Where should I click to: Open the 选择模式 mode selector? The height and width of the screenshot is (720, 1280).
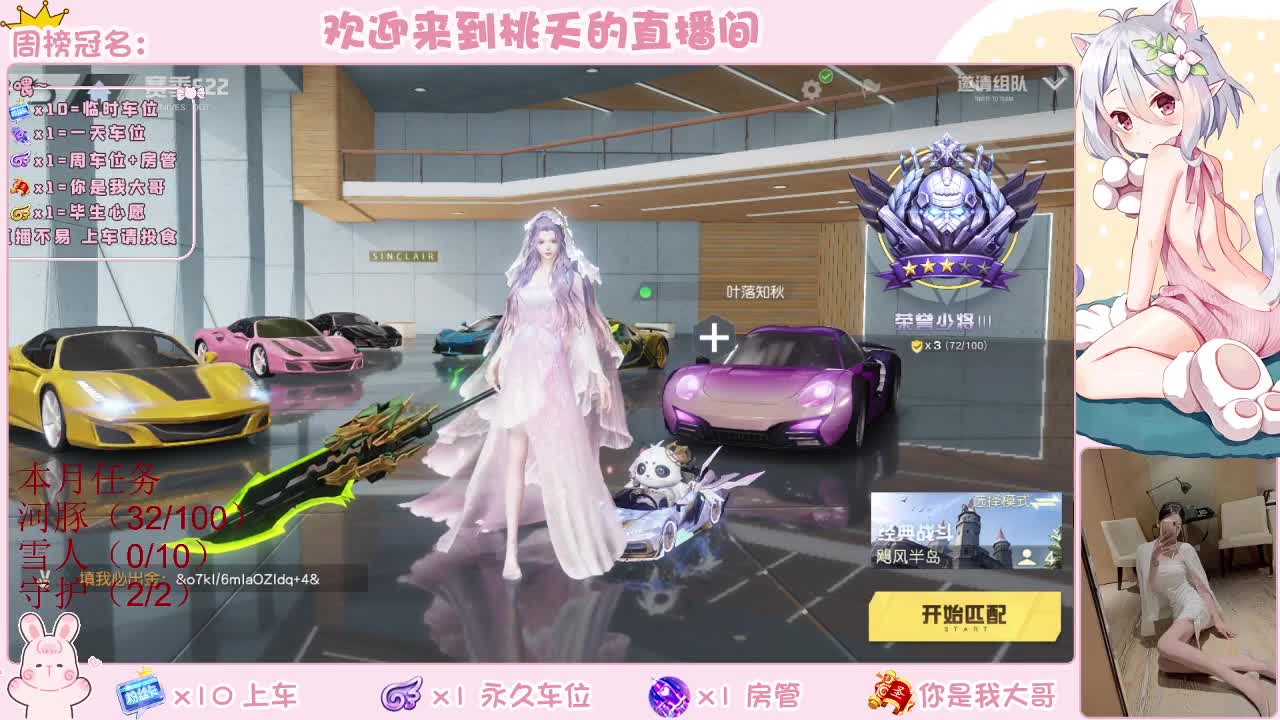point(1003,501)
